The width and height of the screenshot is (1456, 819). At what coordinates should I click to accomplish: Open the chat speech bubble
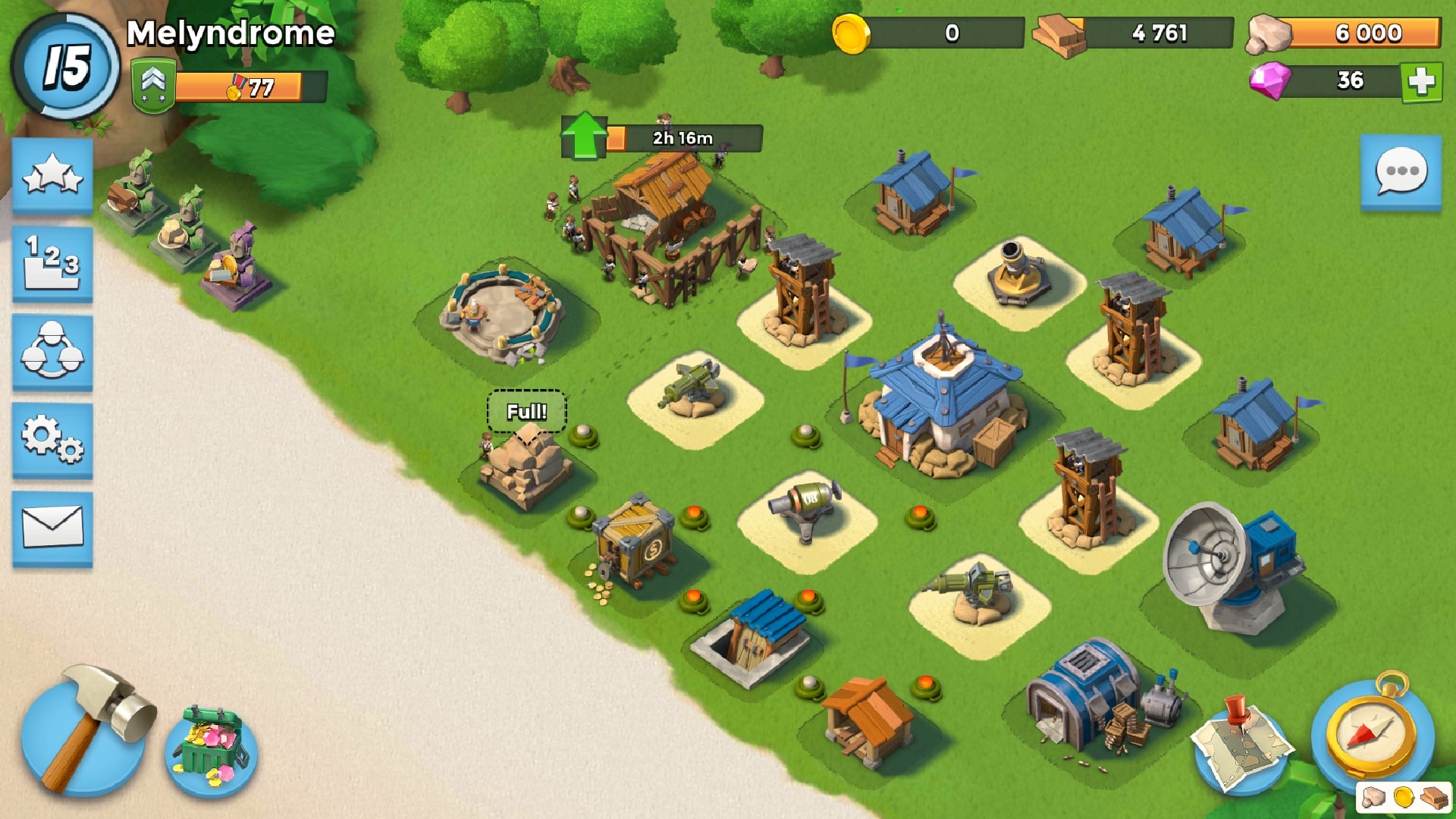(1401, 172)
